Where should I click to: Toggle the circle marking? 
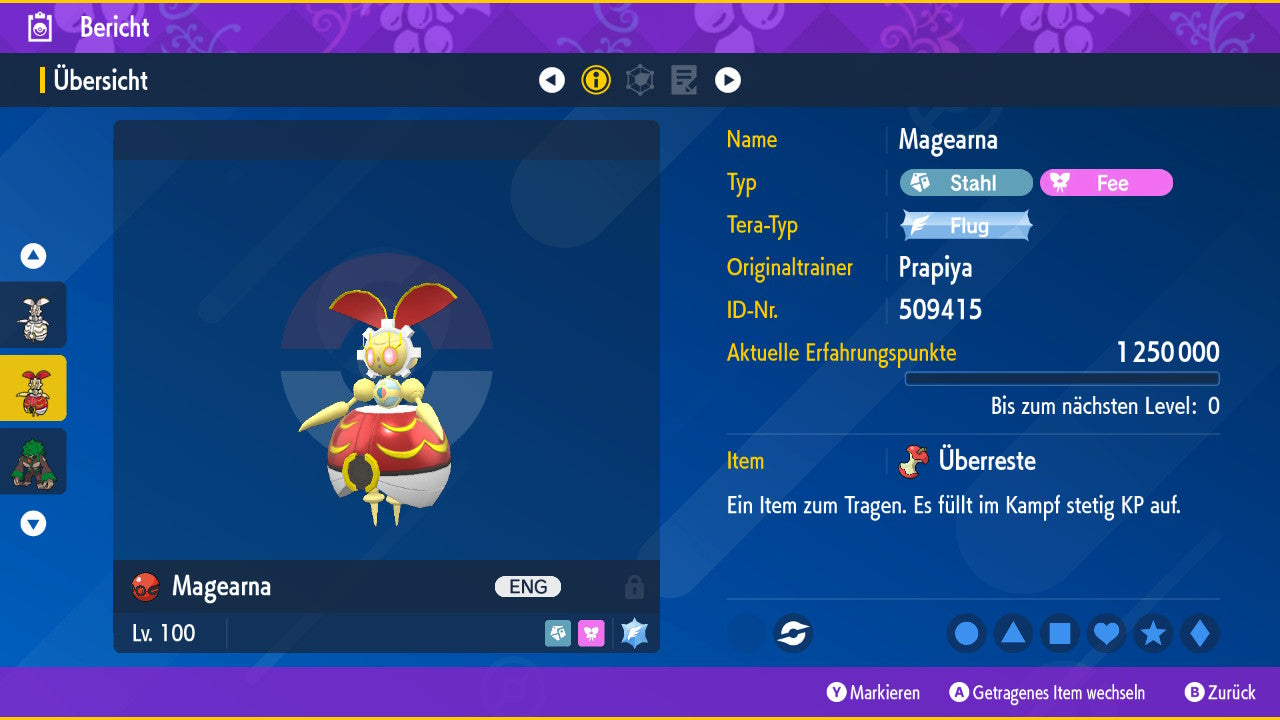click(x=966, y=634)
